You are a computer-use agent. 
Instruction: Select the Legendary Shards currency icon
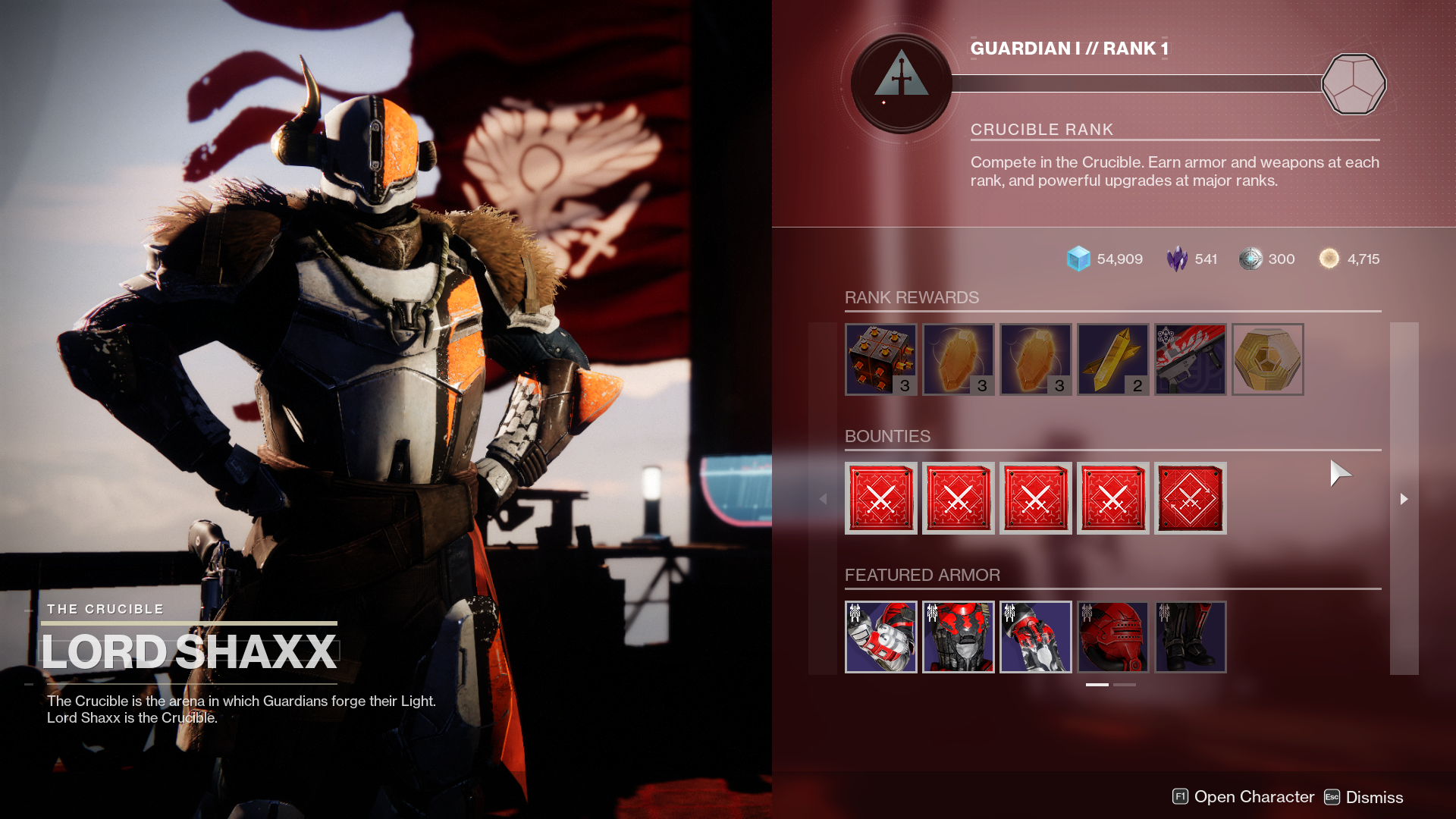(x=1175, y=259)
